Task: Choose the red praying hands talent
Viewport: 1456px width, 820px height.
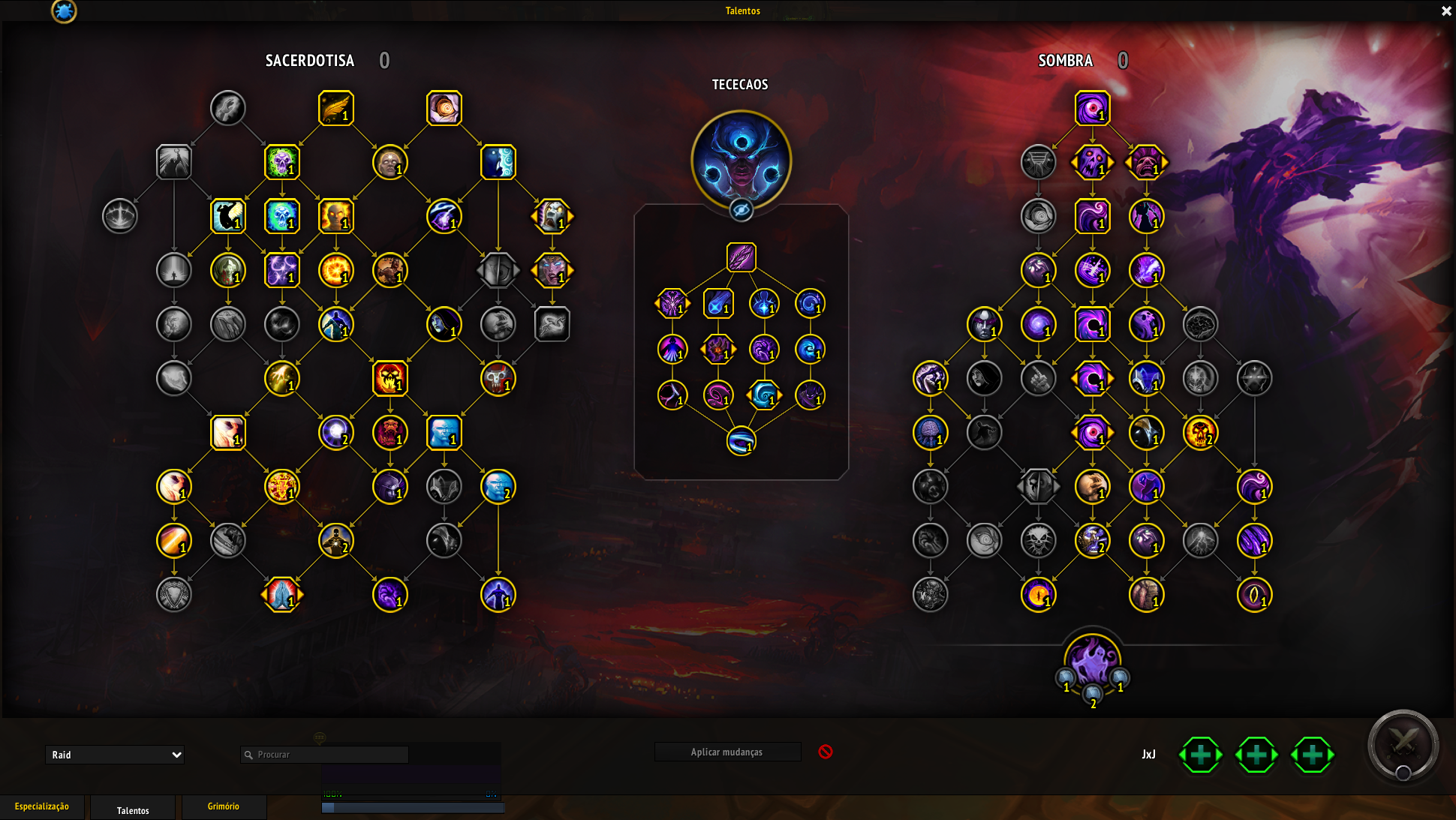Action: 281,595
